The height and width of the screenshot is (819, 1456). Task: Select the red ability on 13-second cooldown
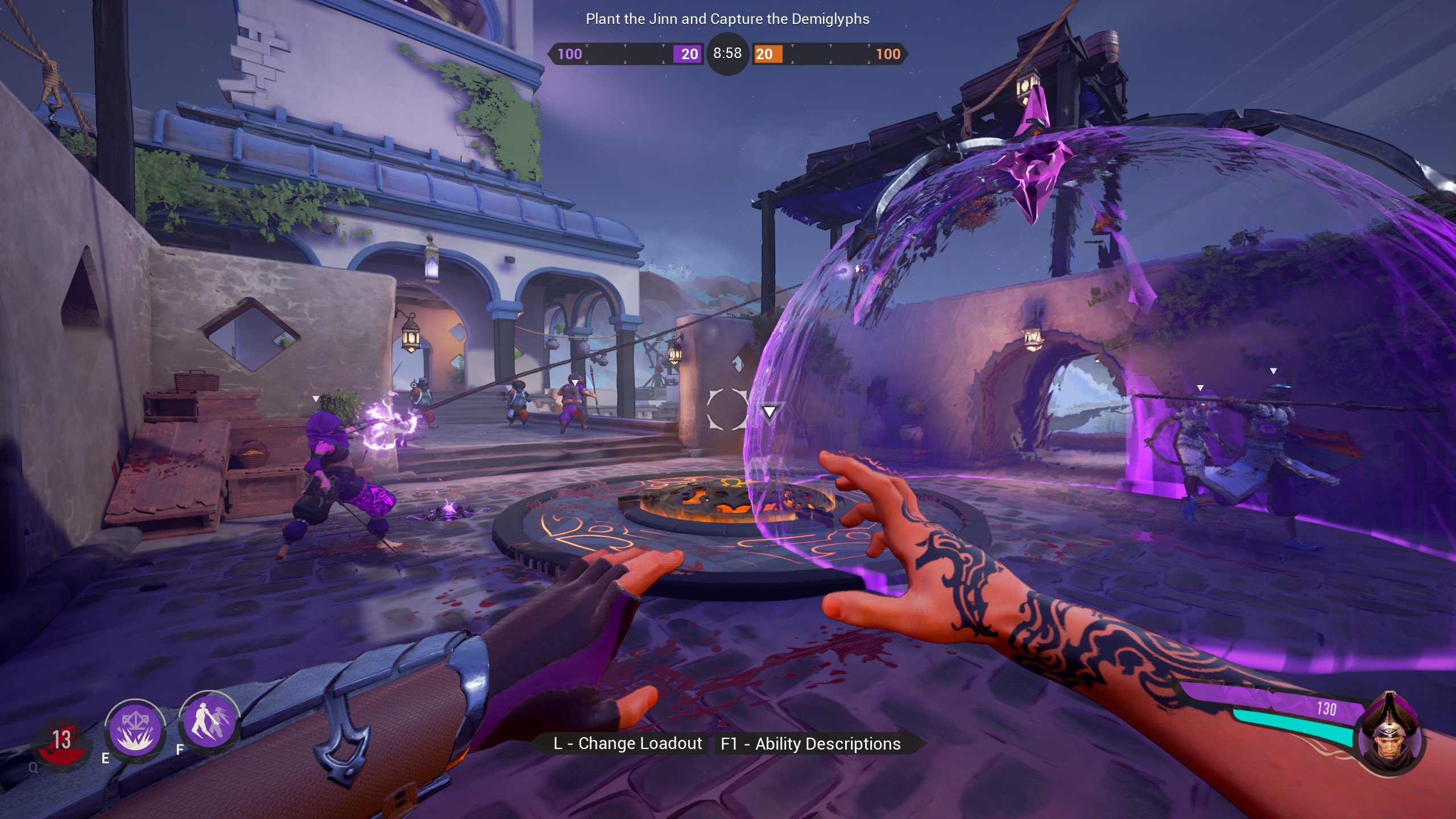coord(61,741)
